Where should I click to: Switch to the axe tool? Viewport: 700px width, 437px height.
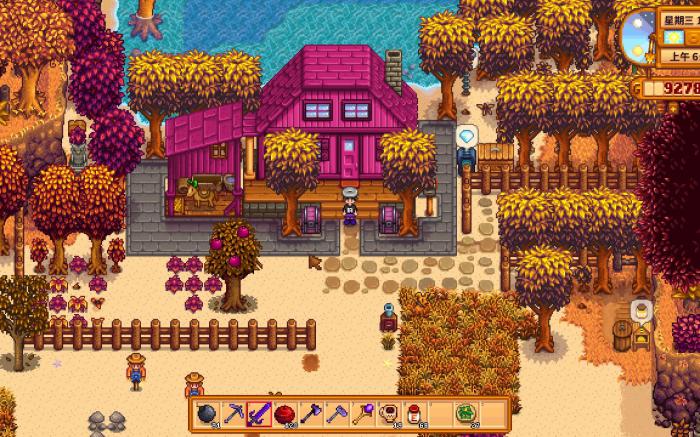pos(310,412)
